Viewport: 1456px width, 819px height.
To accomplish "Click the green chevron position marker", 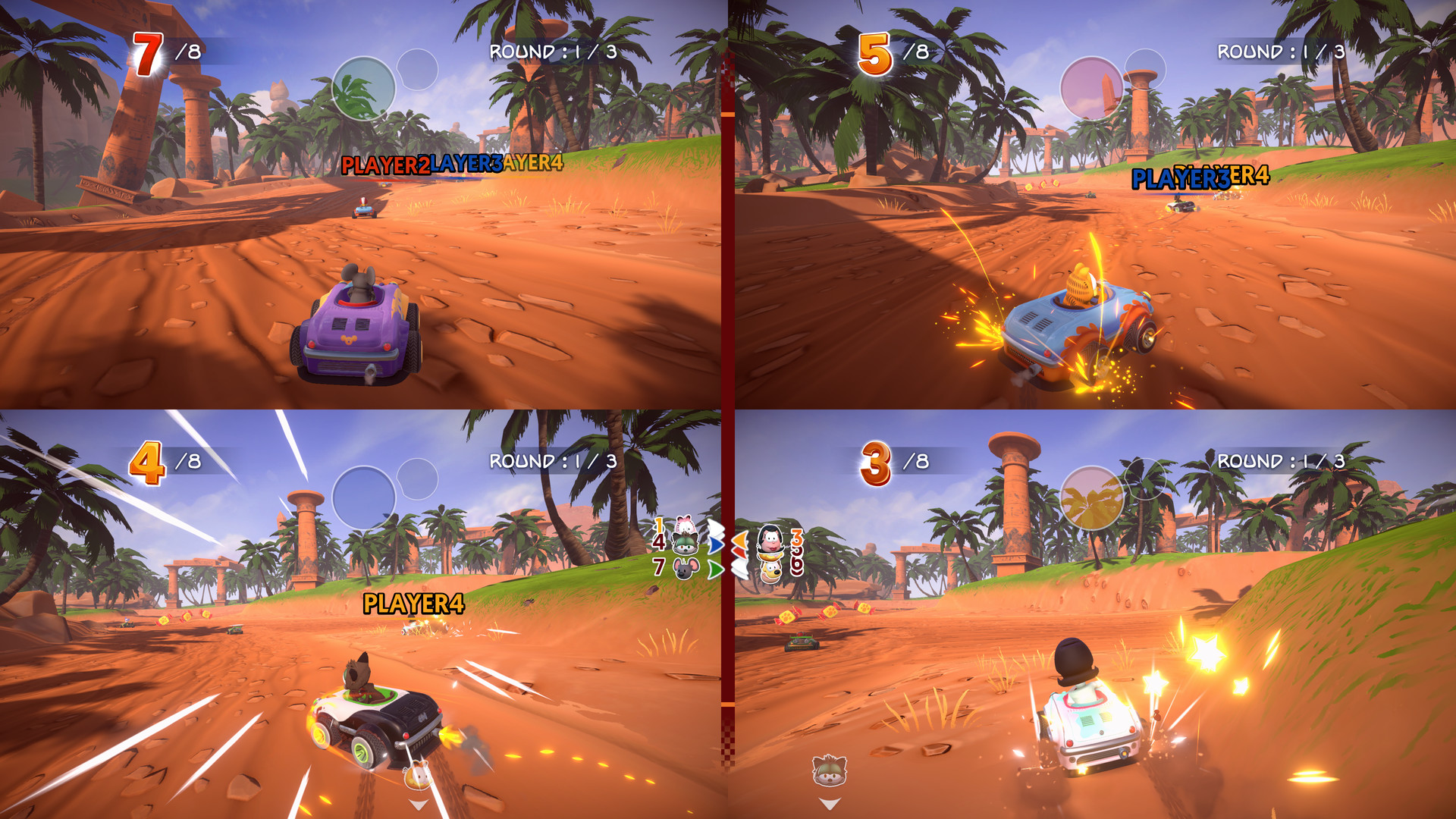I will (x=717, y=570).
